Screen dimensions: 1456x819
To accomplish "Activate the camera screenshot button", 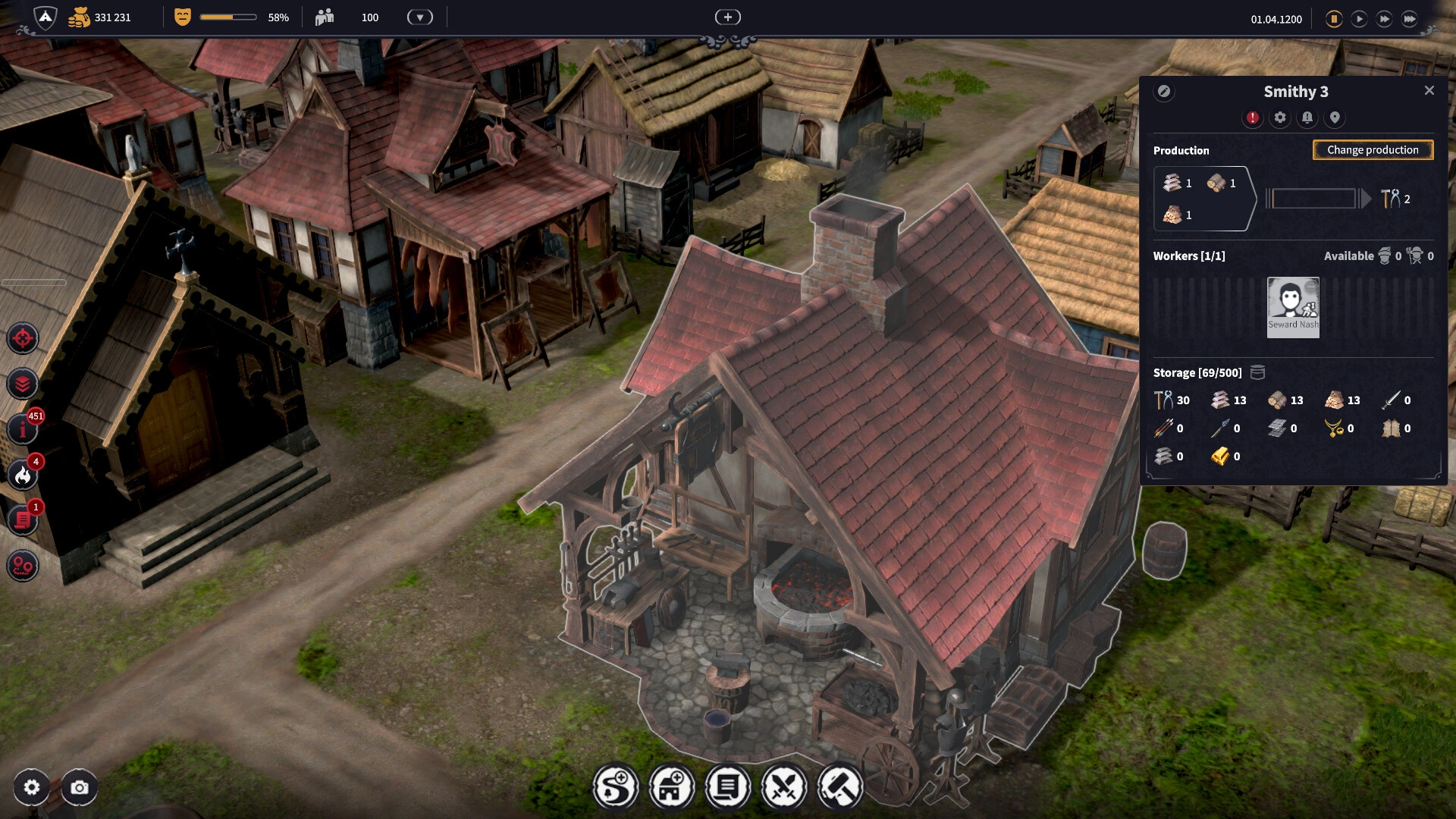I will point(80,788).
